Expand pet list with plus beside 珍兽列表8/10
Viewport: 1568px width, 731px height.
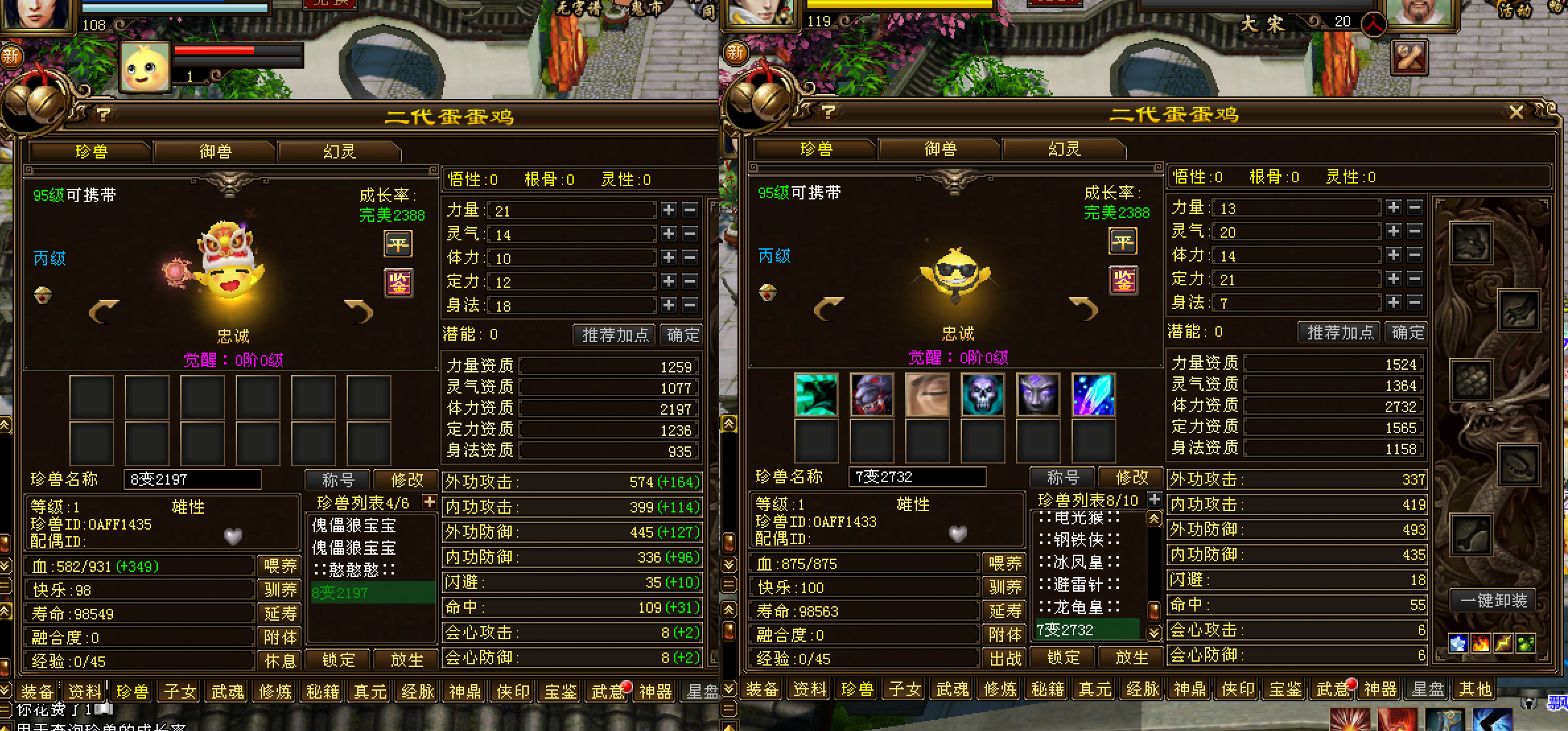coord(1154,499)
